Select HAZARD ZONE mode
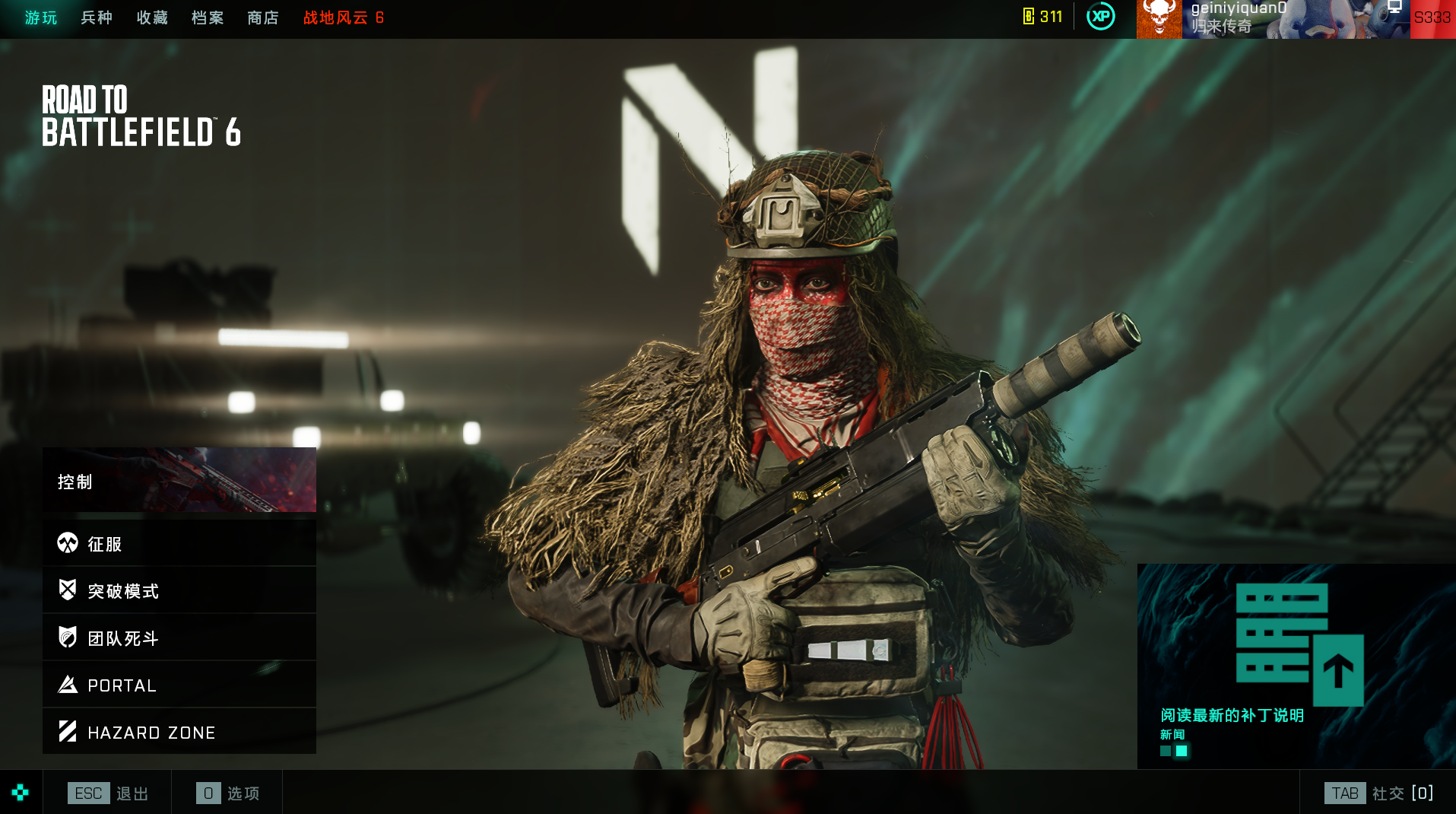 pos(179,732)
